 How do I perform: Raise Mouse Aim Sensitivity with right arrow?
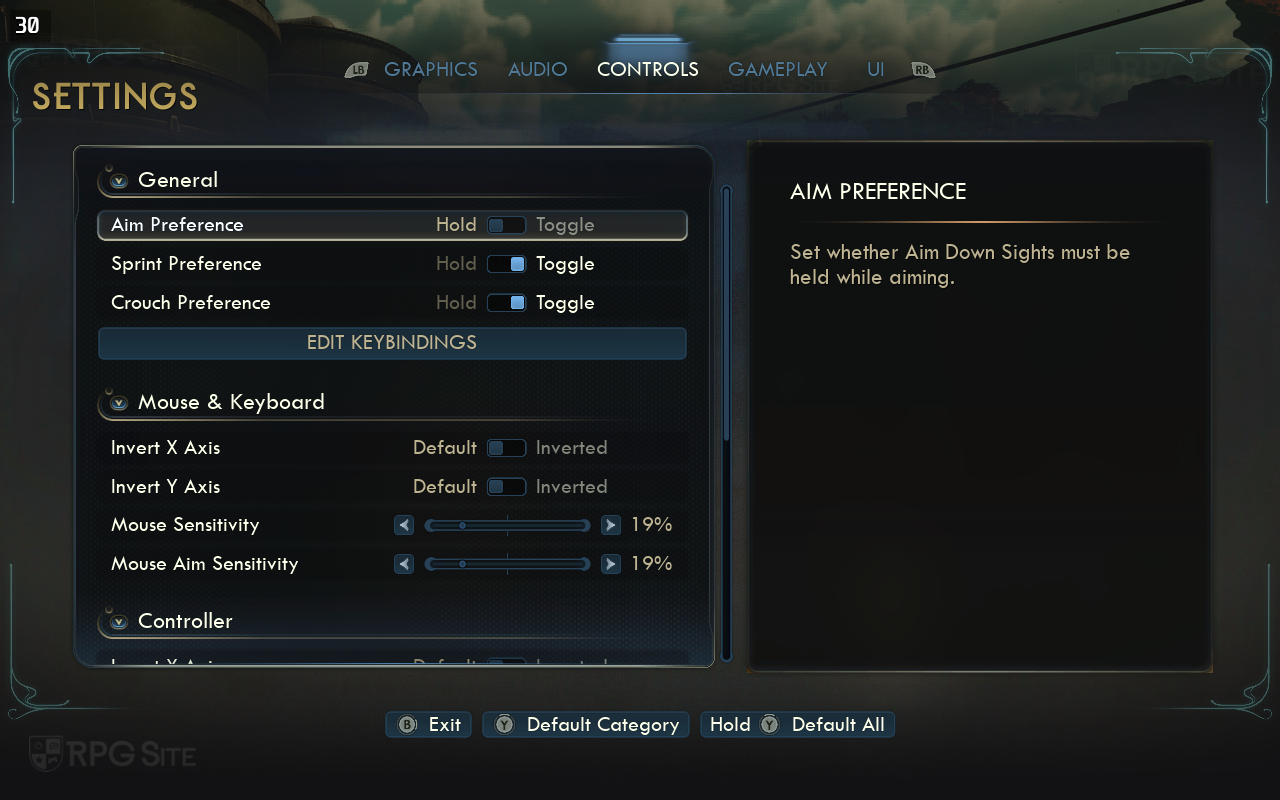click(611, 564)
